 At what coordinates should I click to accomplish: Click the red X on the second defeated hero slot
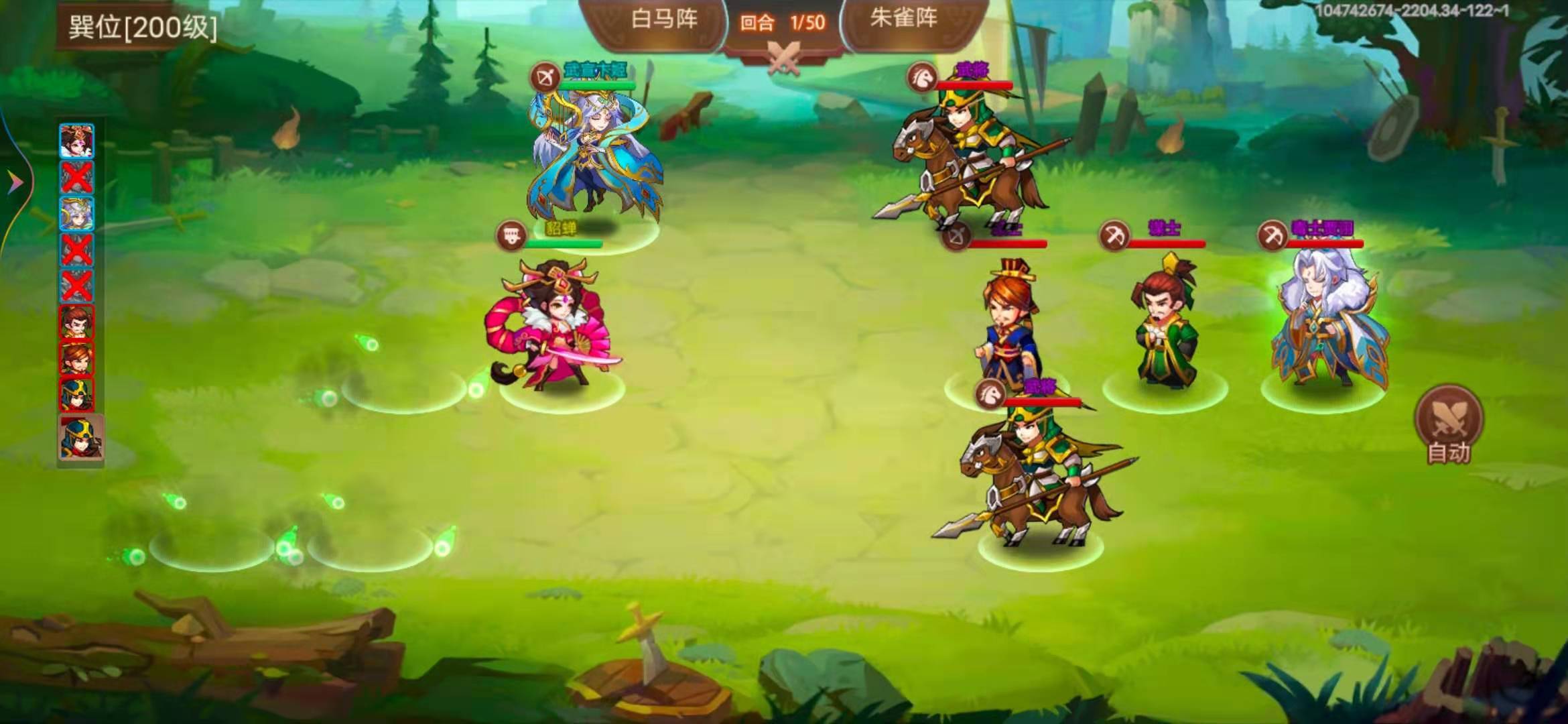77,249
